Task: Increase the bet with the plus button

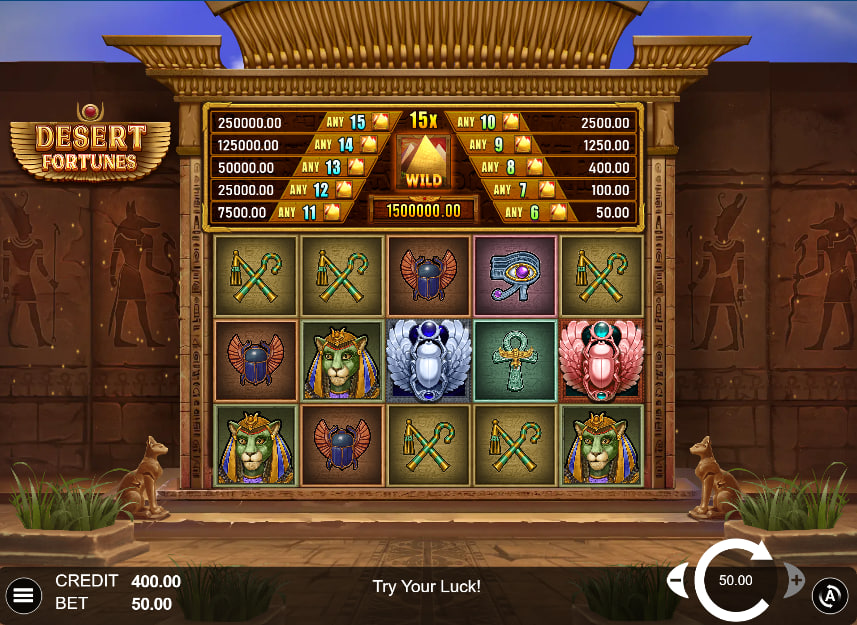Action: point(796,580)
